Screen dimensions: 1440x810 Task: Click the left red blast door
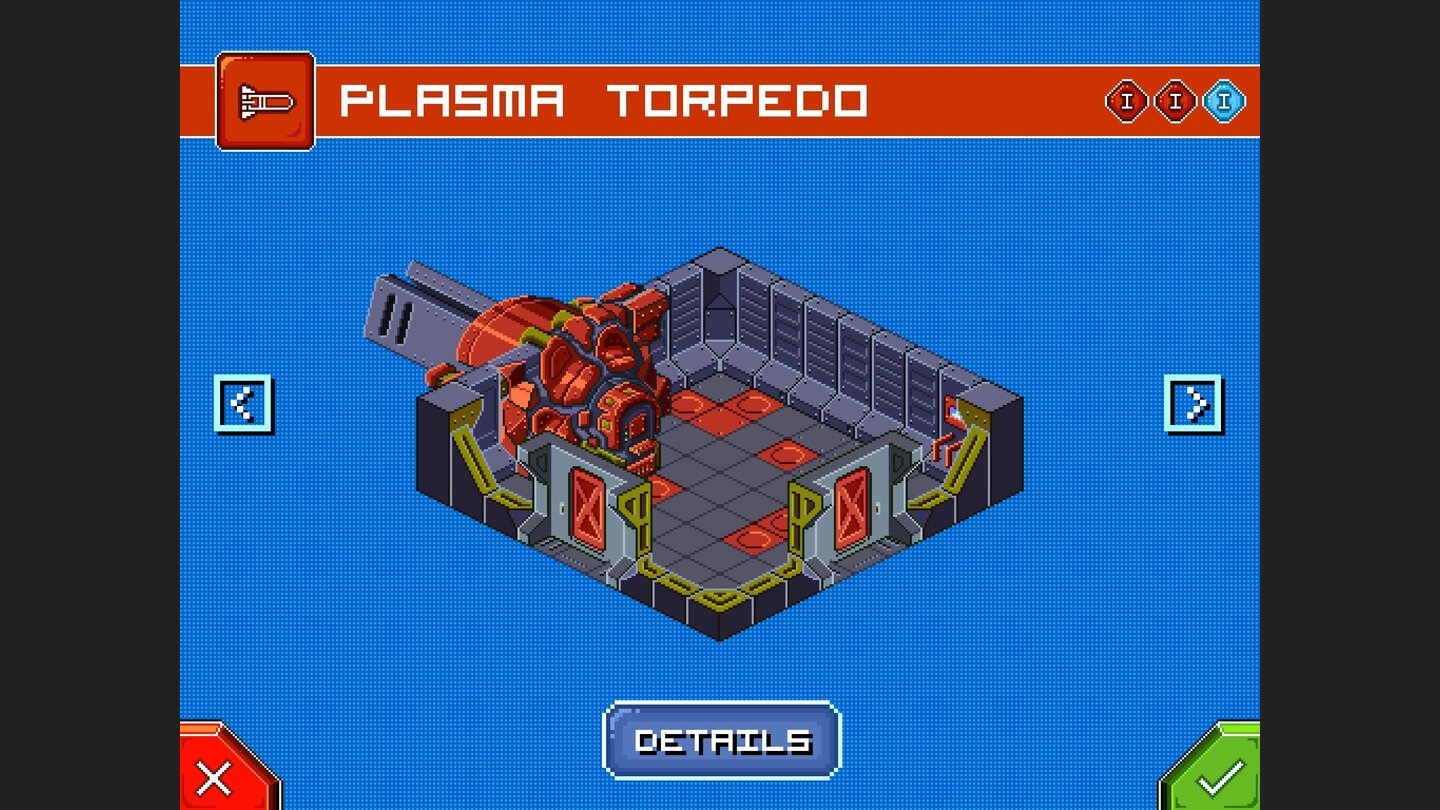click(x=585, y=505)
